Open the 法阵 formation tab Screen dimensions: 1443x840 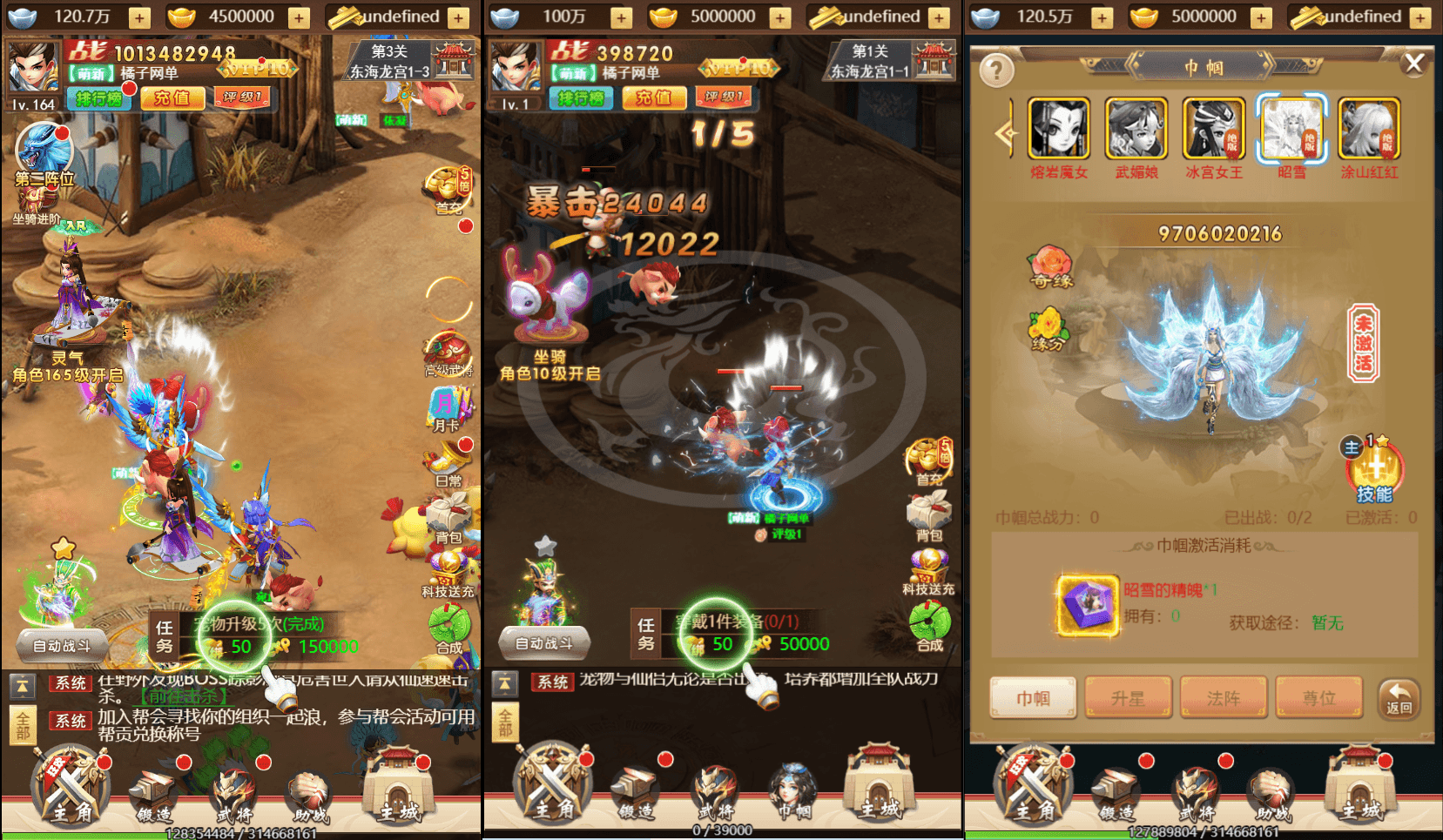point(1223,697)
